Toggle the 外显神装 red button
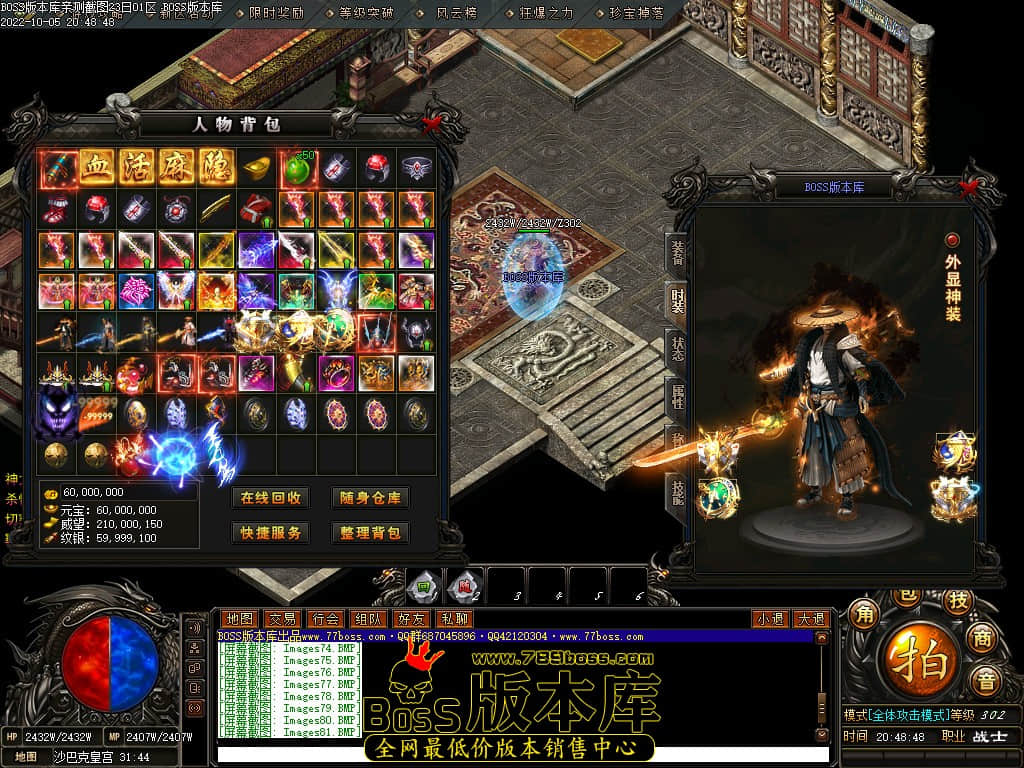 coord(952,240)
